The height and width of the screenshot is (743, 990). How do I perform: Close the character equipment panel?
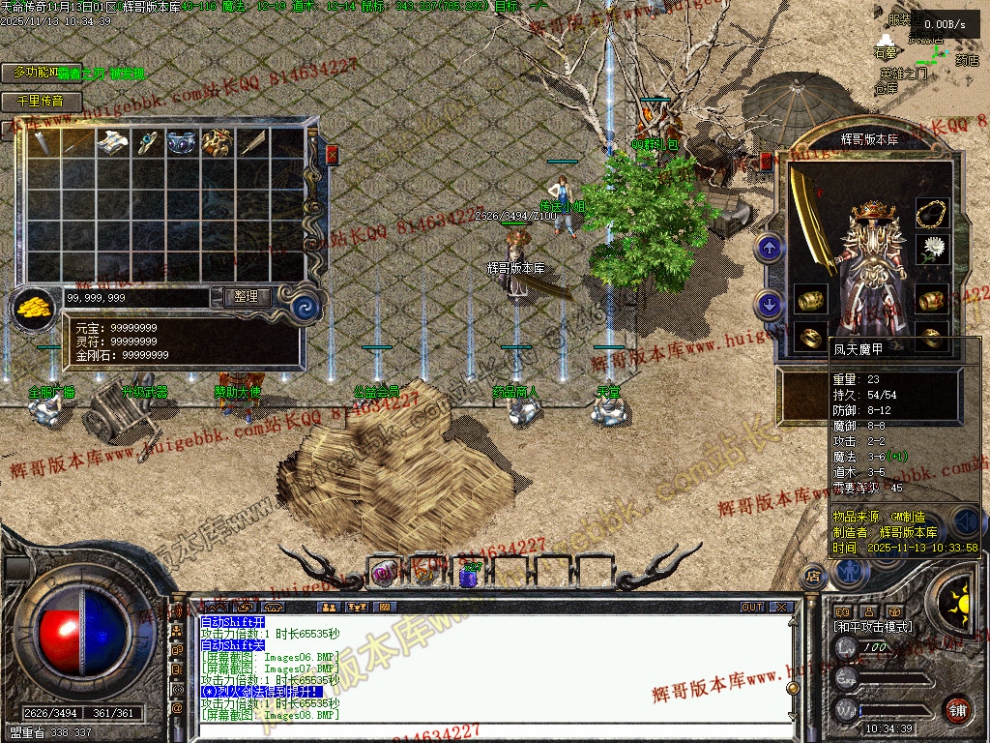coord(768,160)
